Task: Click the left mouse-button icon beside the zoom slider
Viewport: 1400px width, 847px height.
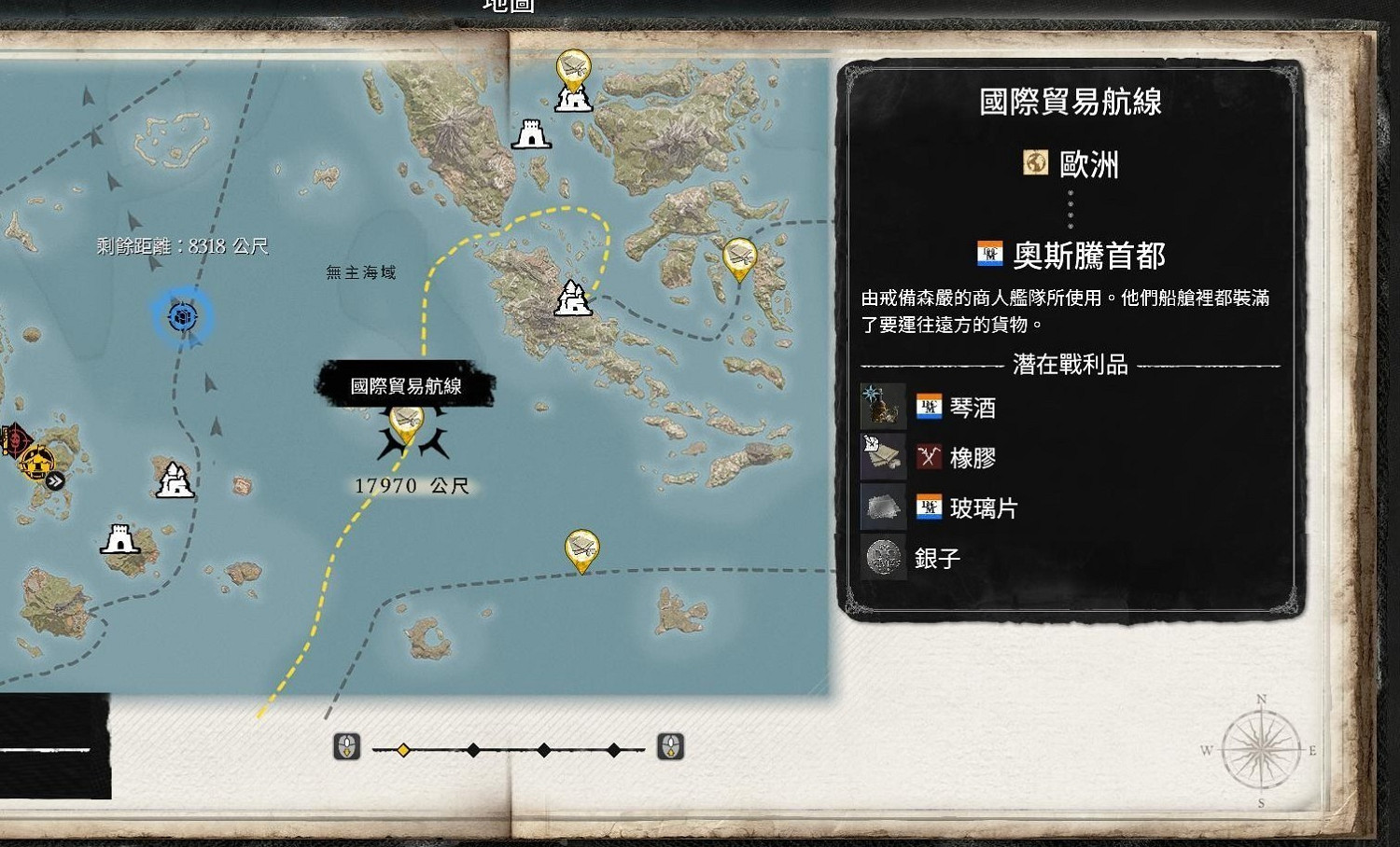Action: tap(346, 747)
